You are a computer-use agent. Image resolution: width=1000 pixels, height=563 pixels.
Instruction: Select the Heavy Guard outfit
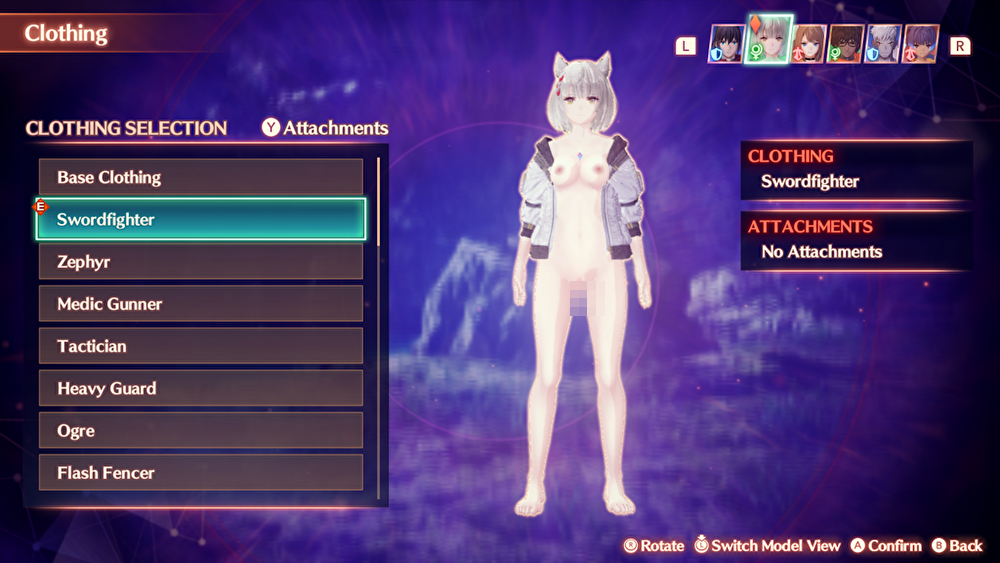pyautogui.click(x=200, y=388)
